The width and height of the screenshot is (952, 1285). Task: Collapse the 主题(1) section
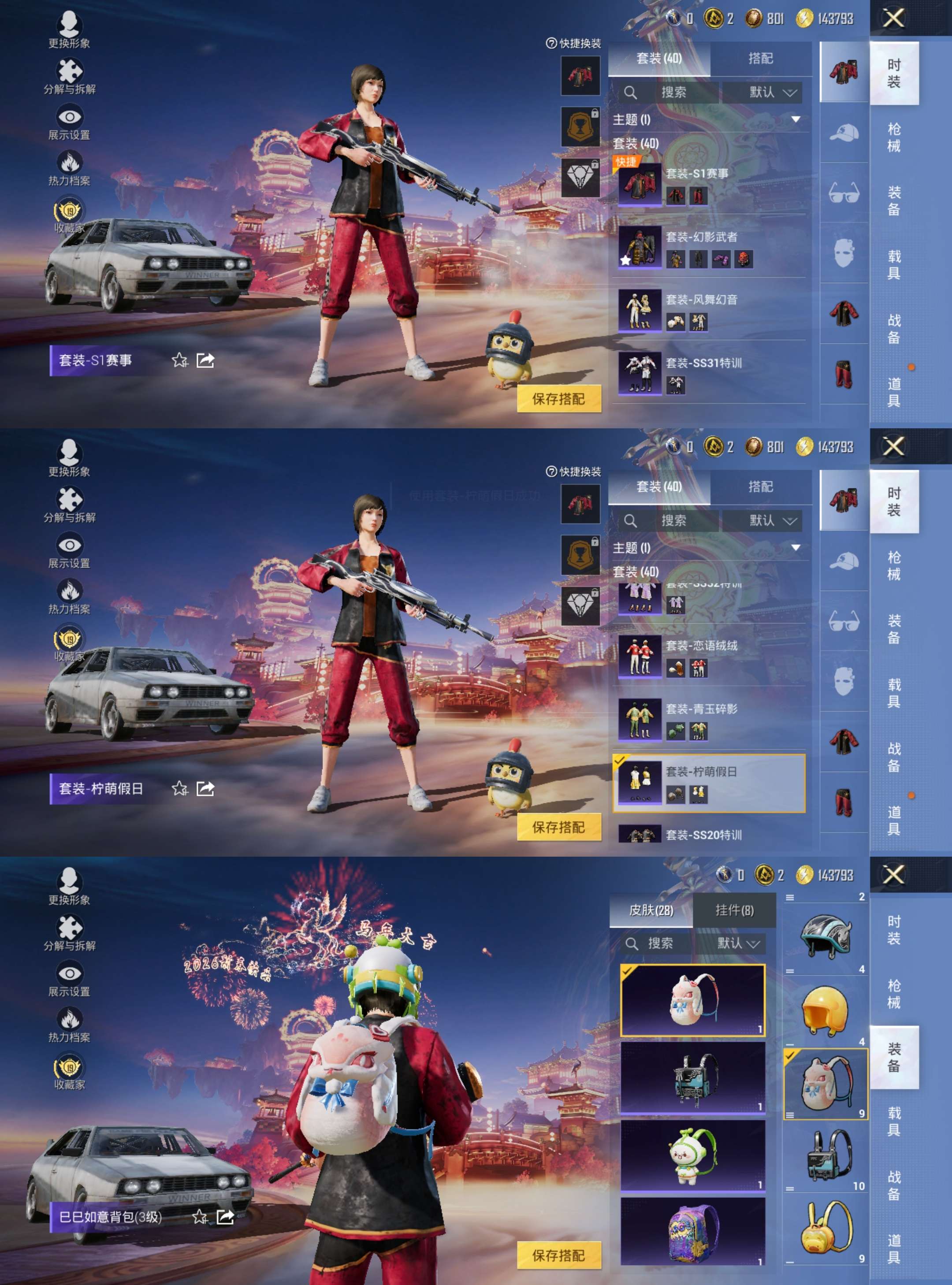click(x=795, y=118)
